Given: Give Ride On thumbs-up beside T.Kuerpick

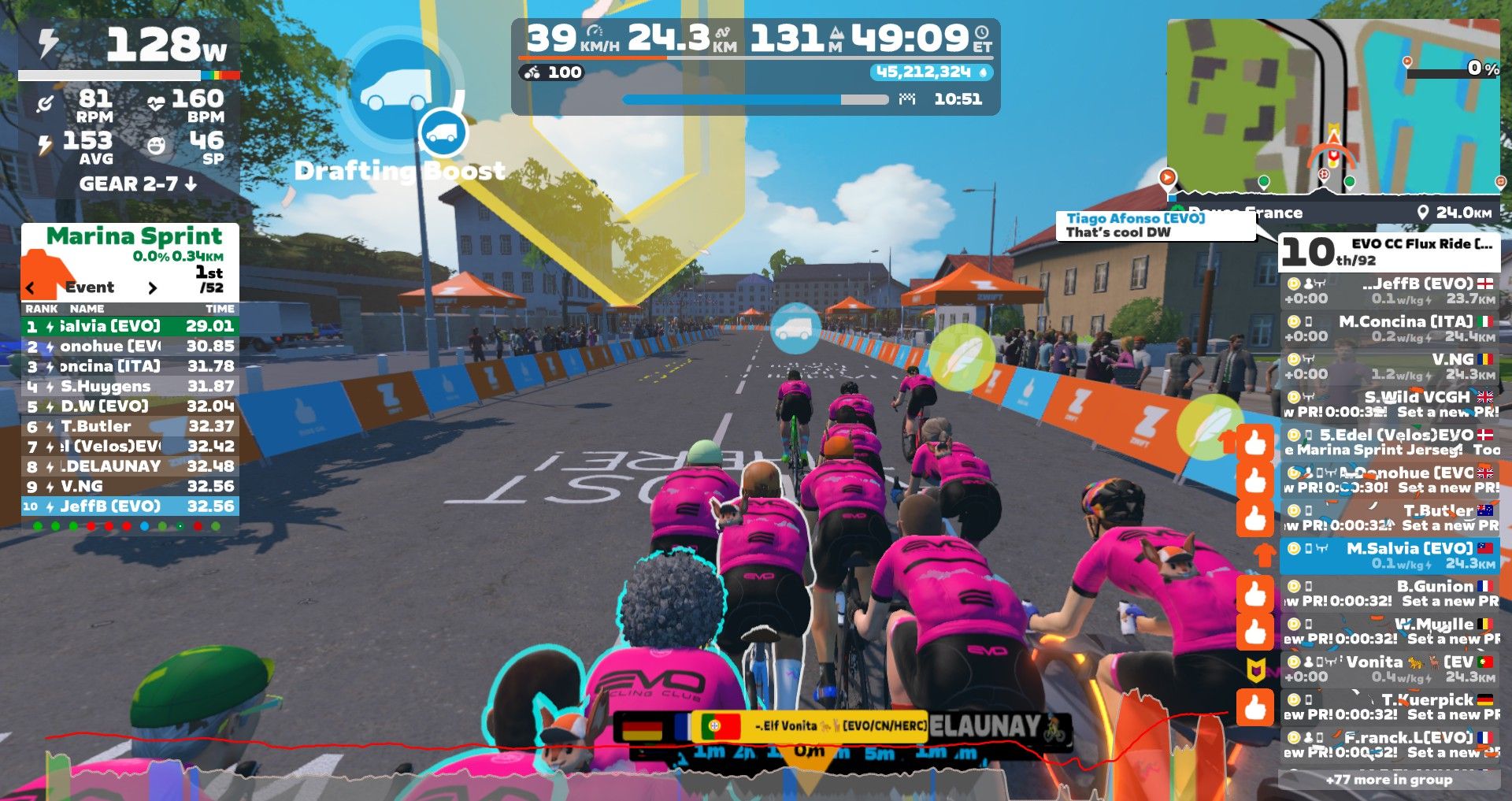Looking at the screenshot, I should 1254,706.
